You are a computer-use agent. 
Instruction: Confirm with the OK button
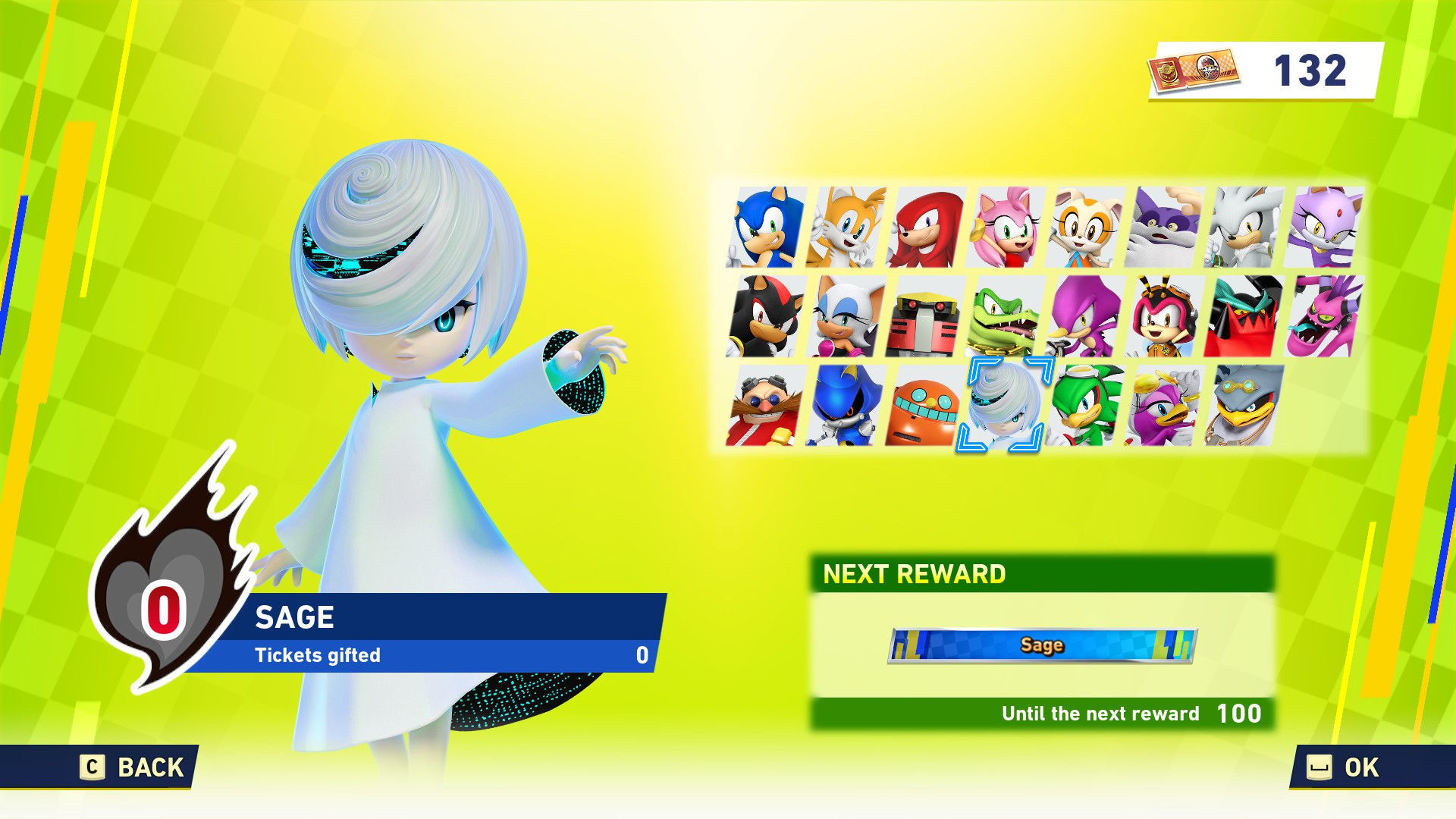pyautogui.click(x=1344, y=767)
